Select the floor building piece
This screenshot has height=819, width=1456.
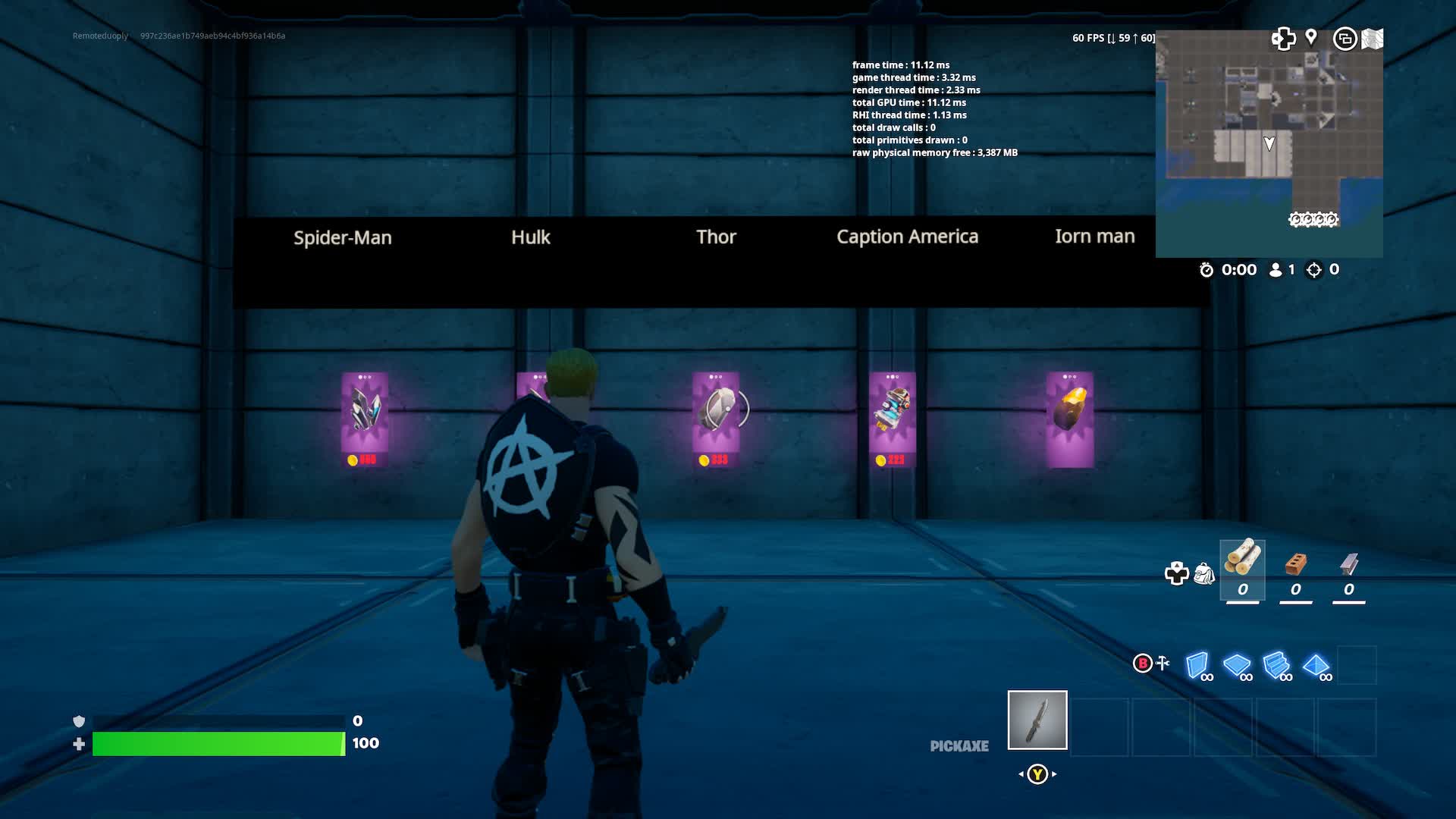click(1237, 666)
